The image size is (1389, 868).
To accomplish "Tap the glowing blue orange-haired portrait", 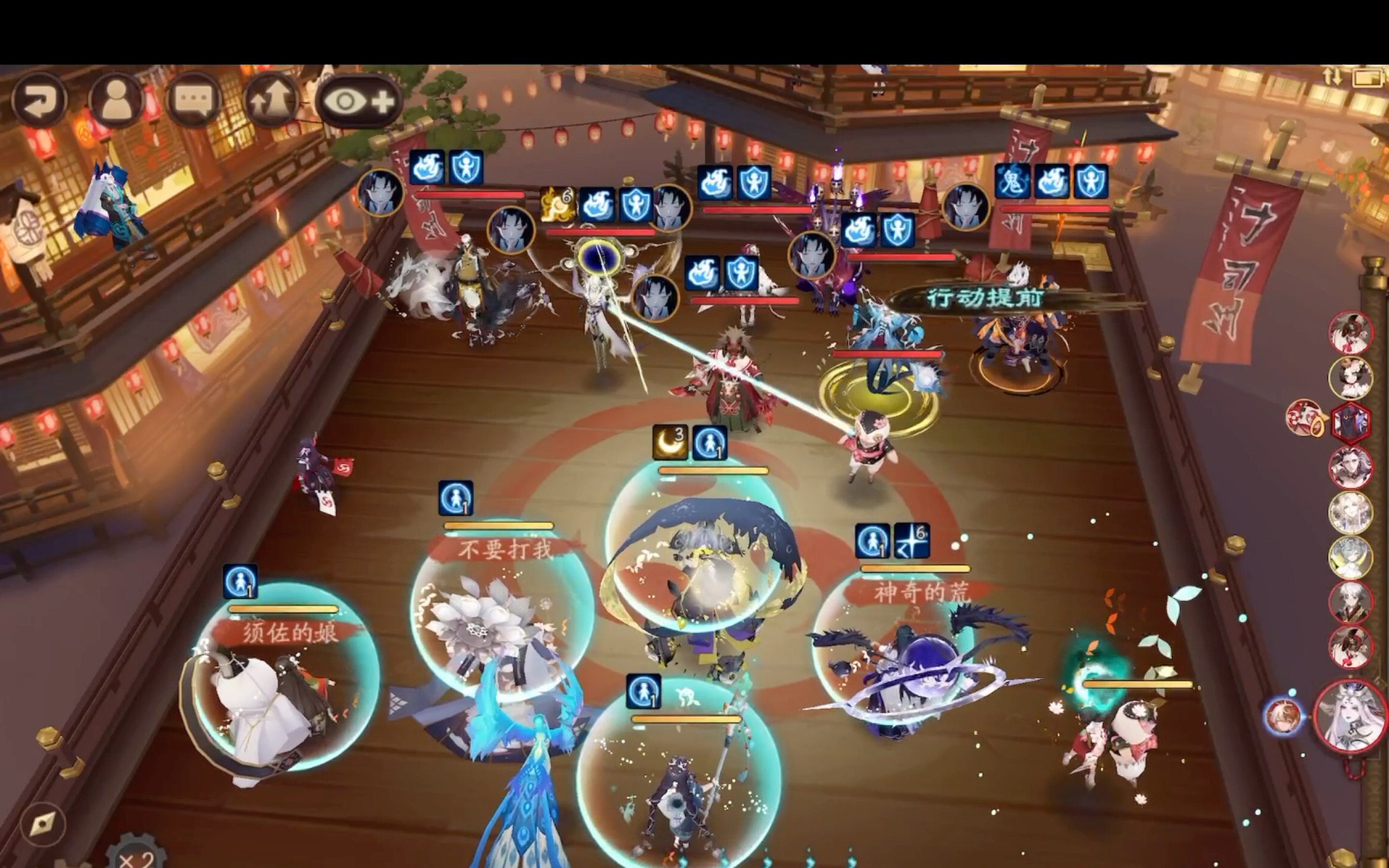I will pos(1282,716).
